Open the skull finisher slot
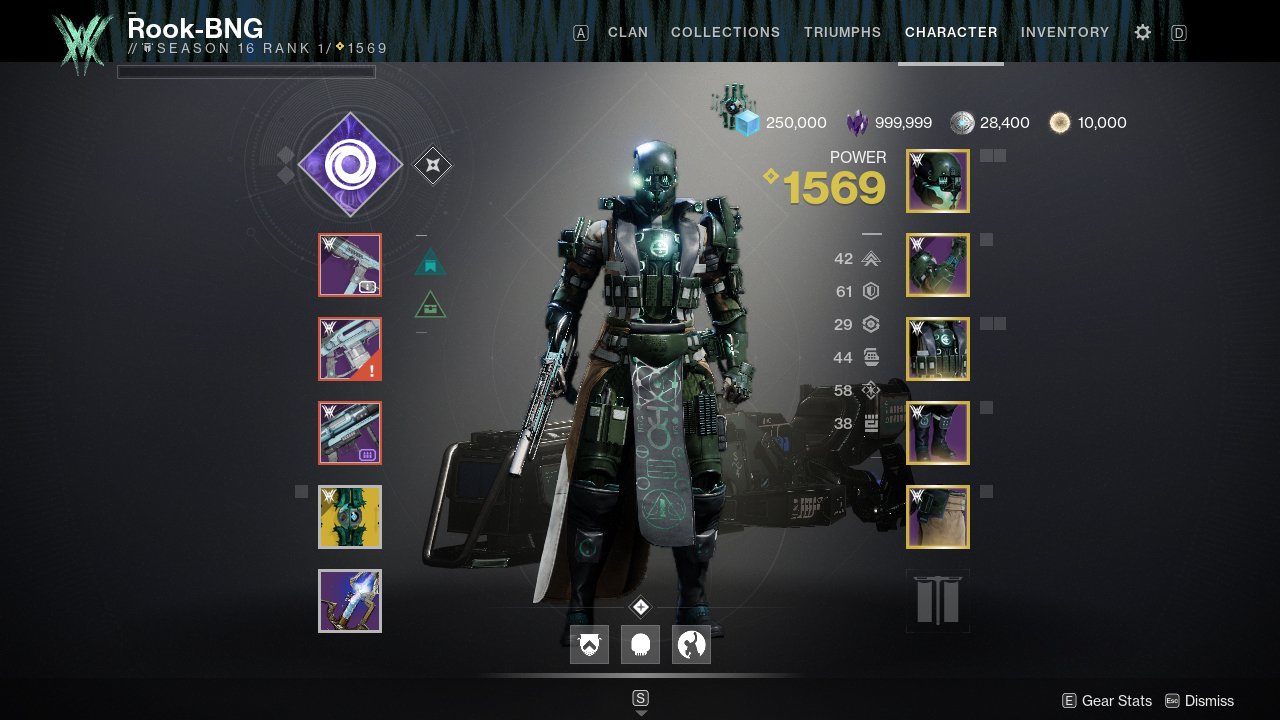 640,645
